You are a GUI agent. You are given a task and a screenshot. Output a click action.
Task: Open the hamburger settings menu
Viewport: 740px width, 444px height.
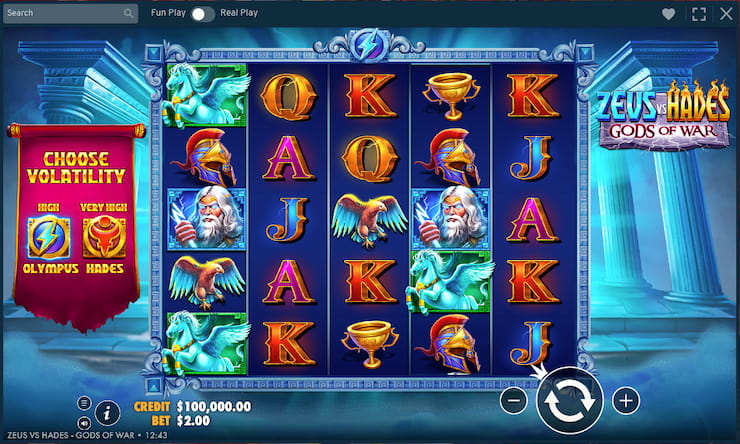[84, 402]
